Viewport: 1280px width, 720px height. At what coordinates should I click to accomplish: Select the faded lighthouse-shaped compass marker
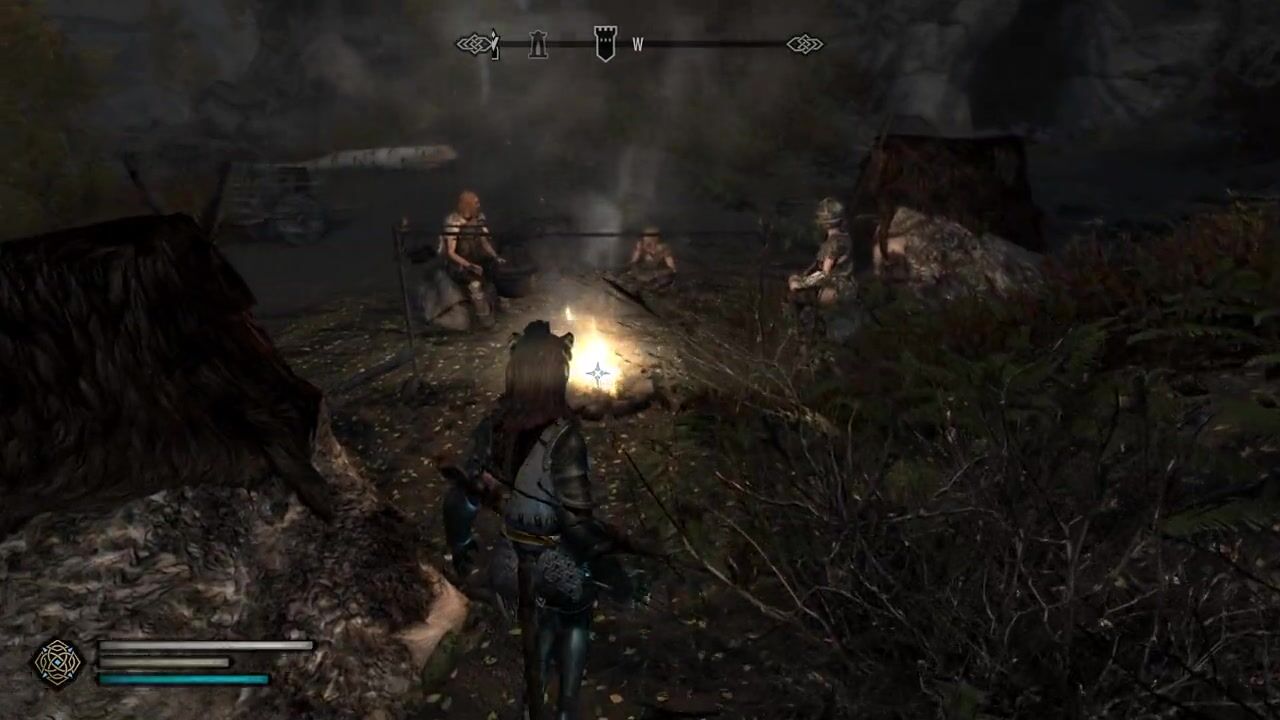[538, 45]
